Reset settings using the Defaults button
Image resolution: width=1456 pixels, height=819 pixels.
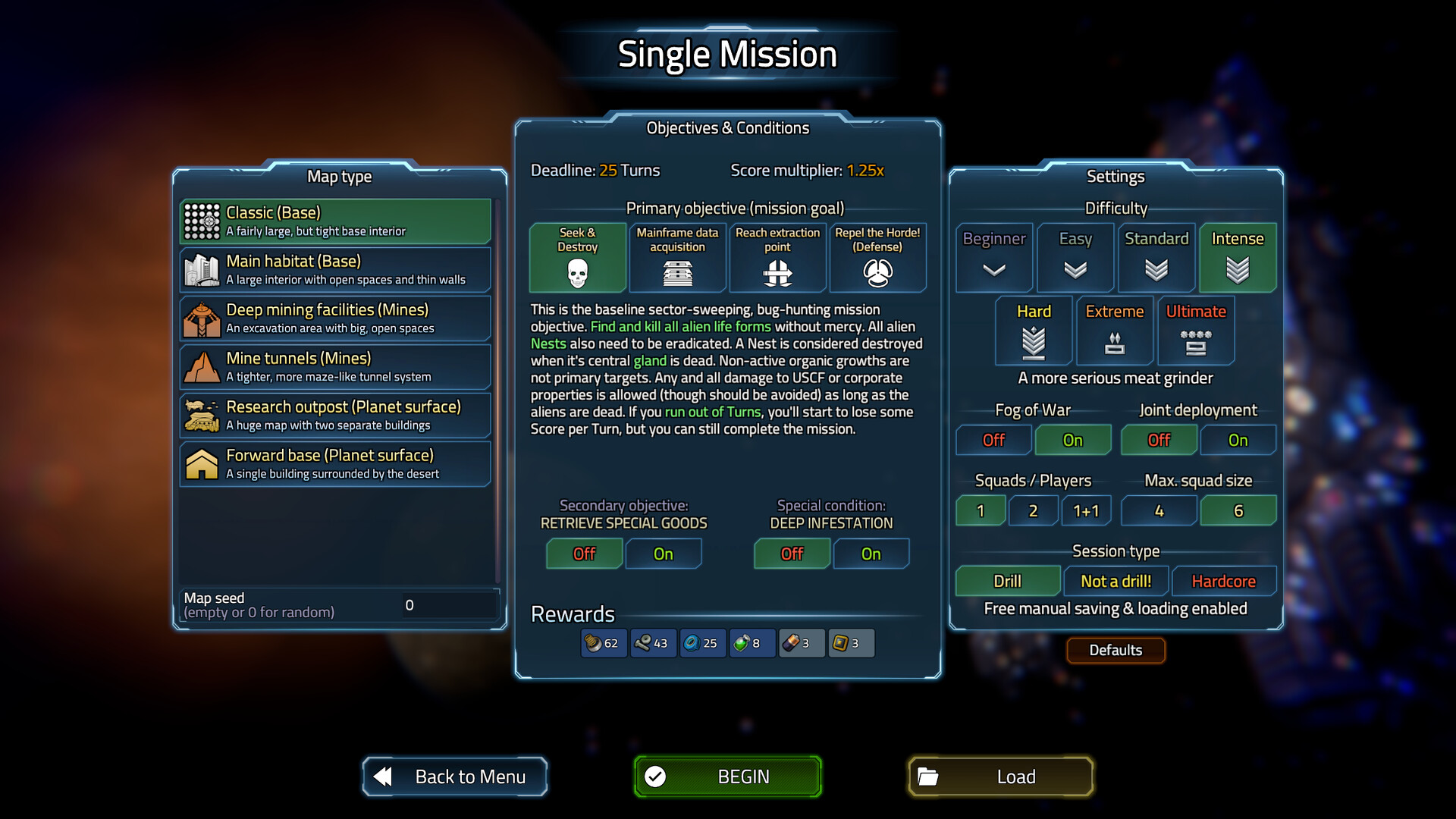1116,650
